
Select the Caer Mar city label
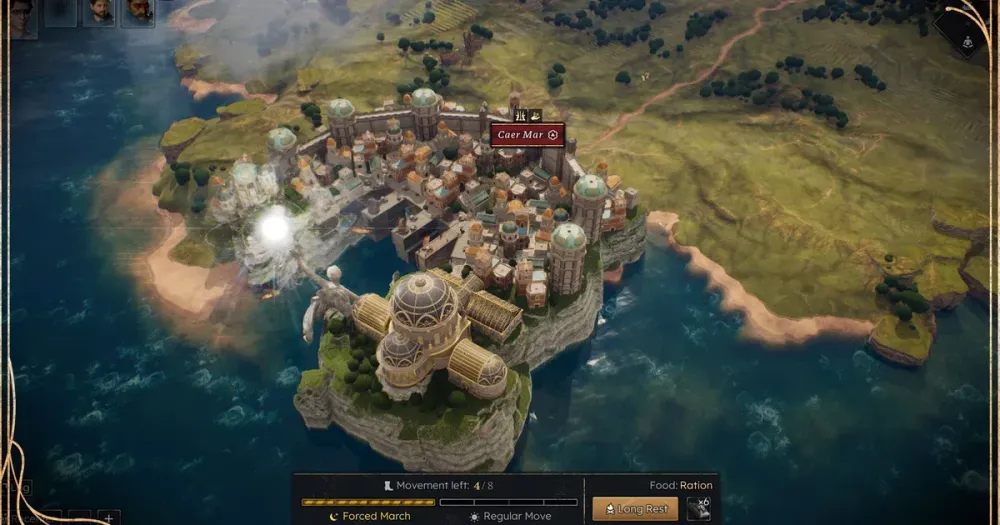[x=527, y=135]
